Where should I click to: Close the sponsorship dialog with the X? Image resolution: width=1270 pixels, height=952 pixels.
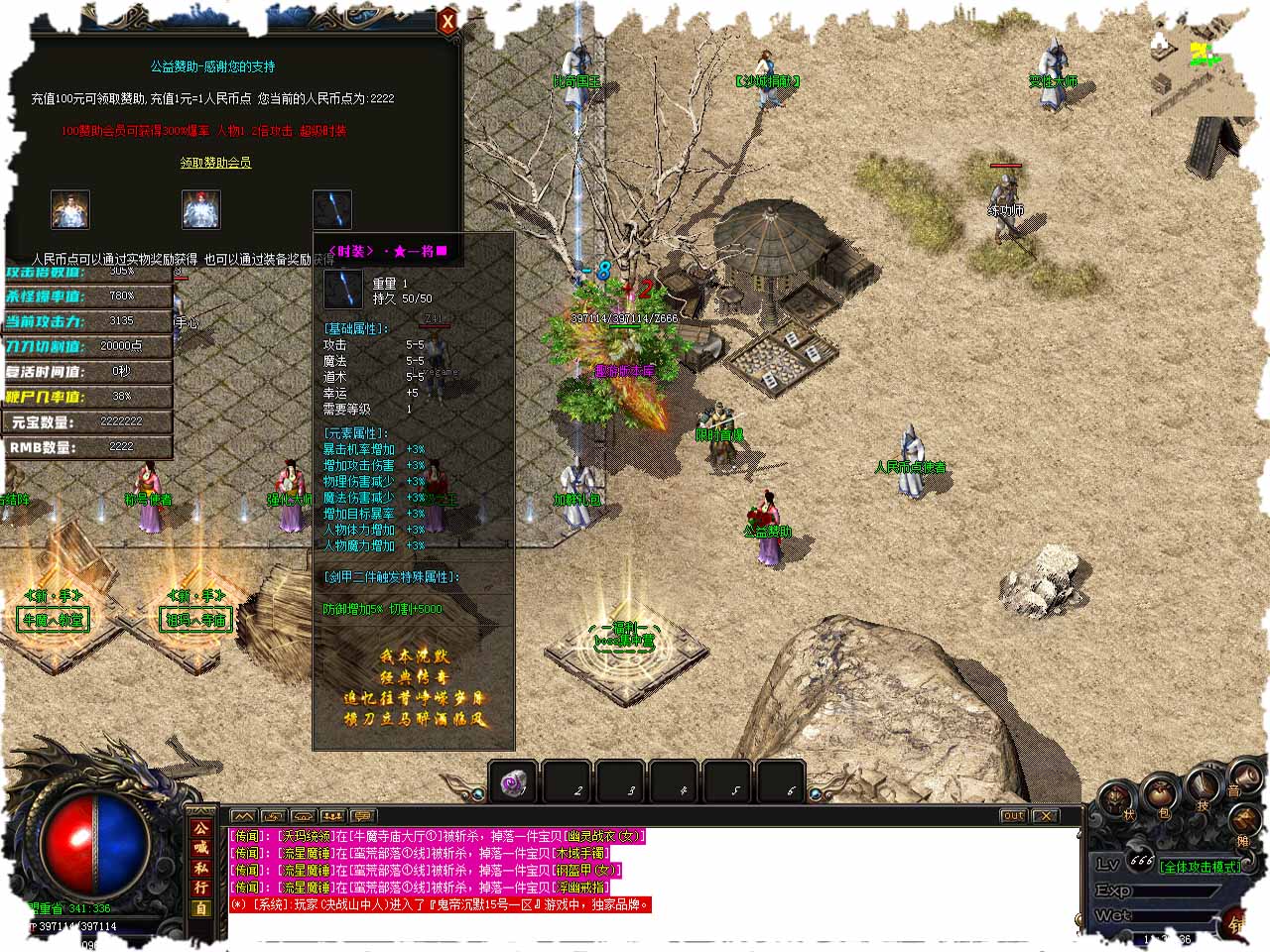(447, 21)
